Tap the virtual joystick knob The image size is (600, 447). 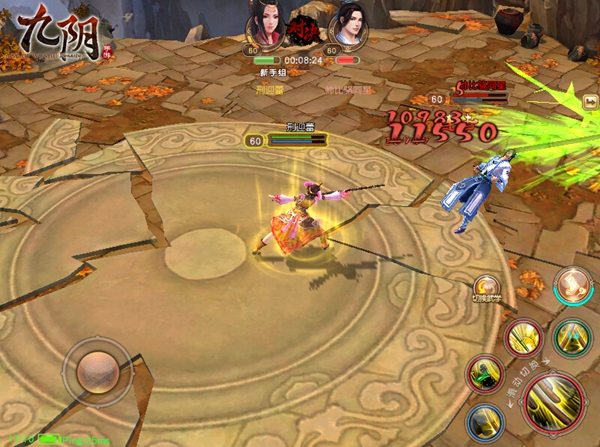pos(96,369)
